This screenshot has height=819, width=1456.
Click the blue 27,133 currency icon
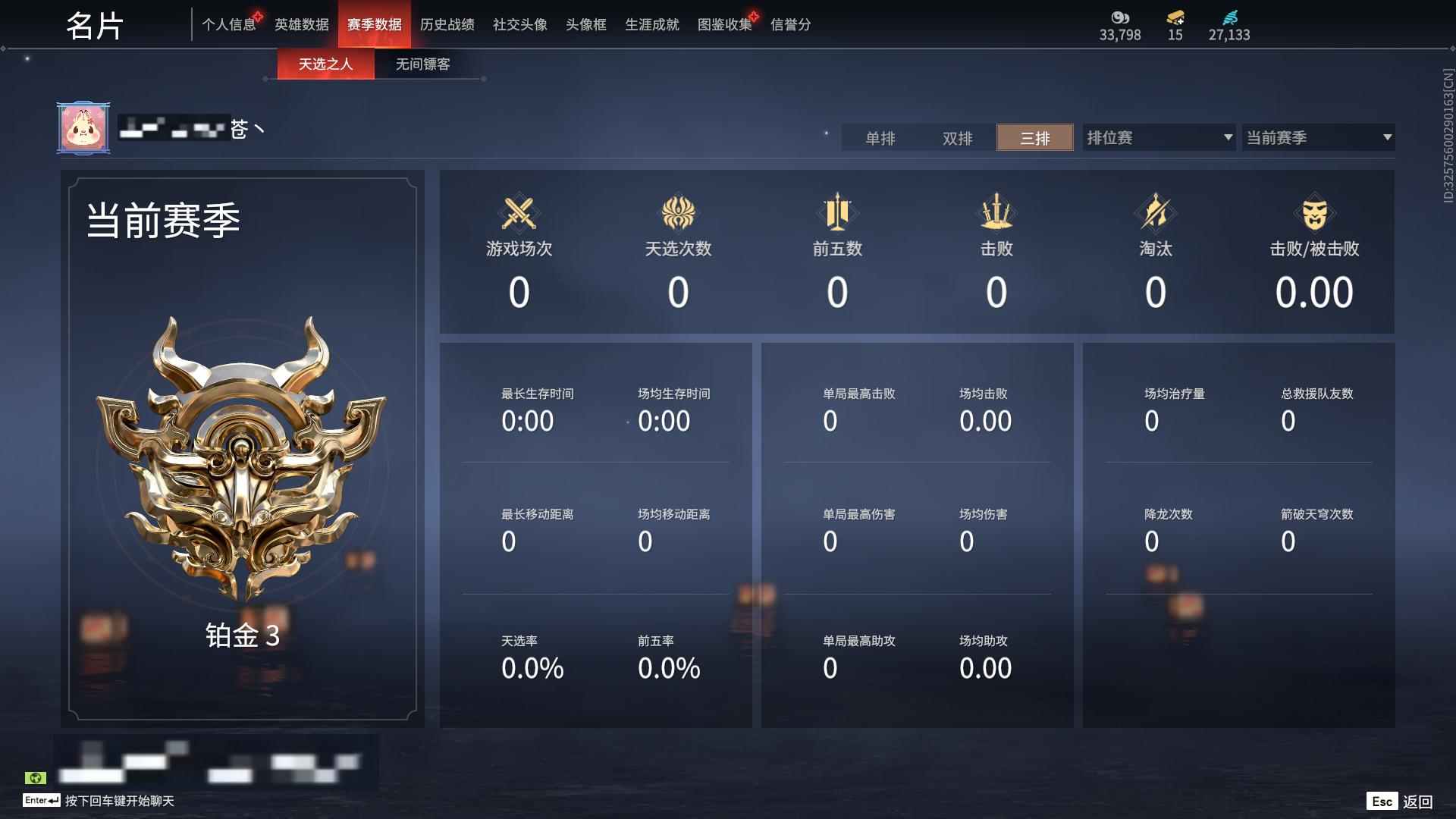1230,17
